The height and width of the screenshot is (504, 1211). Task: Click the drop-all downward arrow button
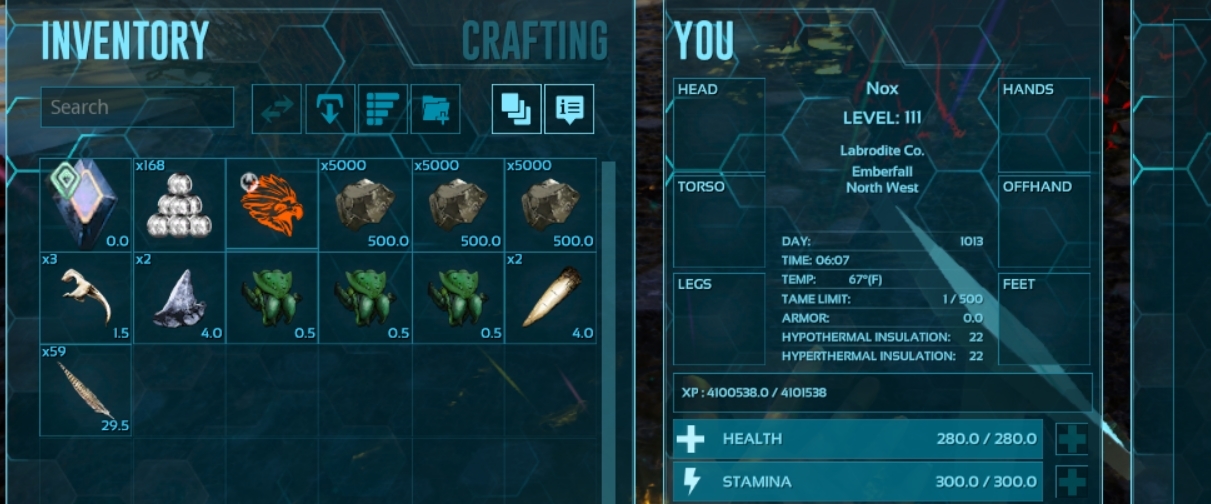point(330,109)
